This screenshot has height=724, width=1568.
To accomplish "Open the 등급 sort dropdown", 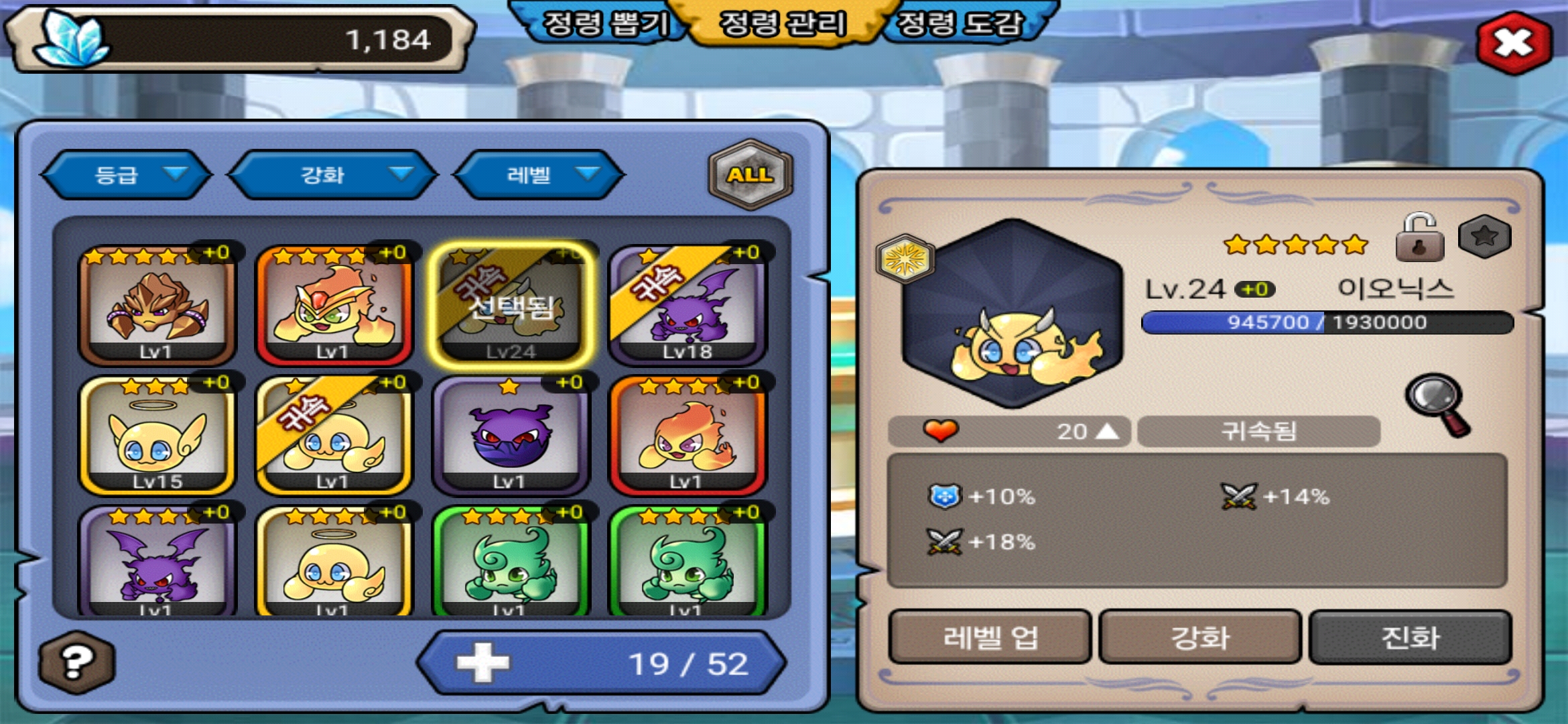I will pyautogui.click(x=127, y=175).
